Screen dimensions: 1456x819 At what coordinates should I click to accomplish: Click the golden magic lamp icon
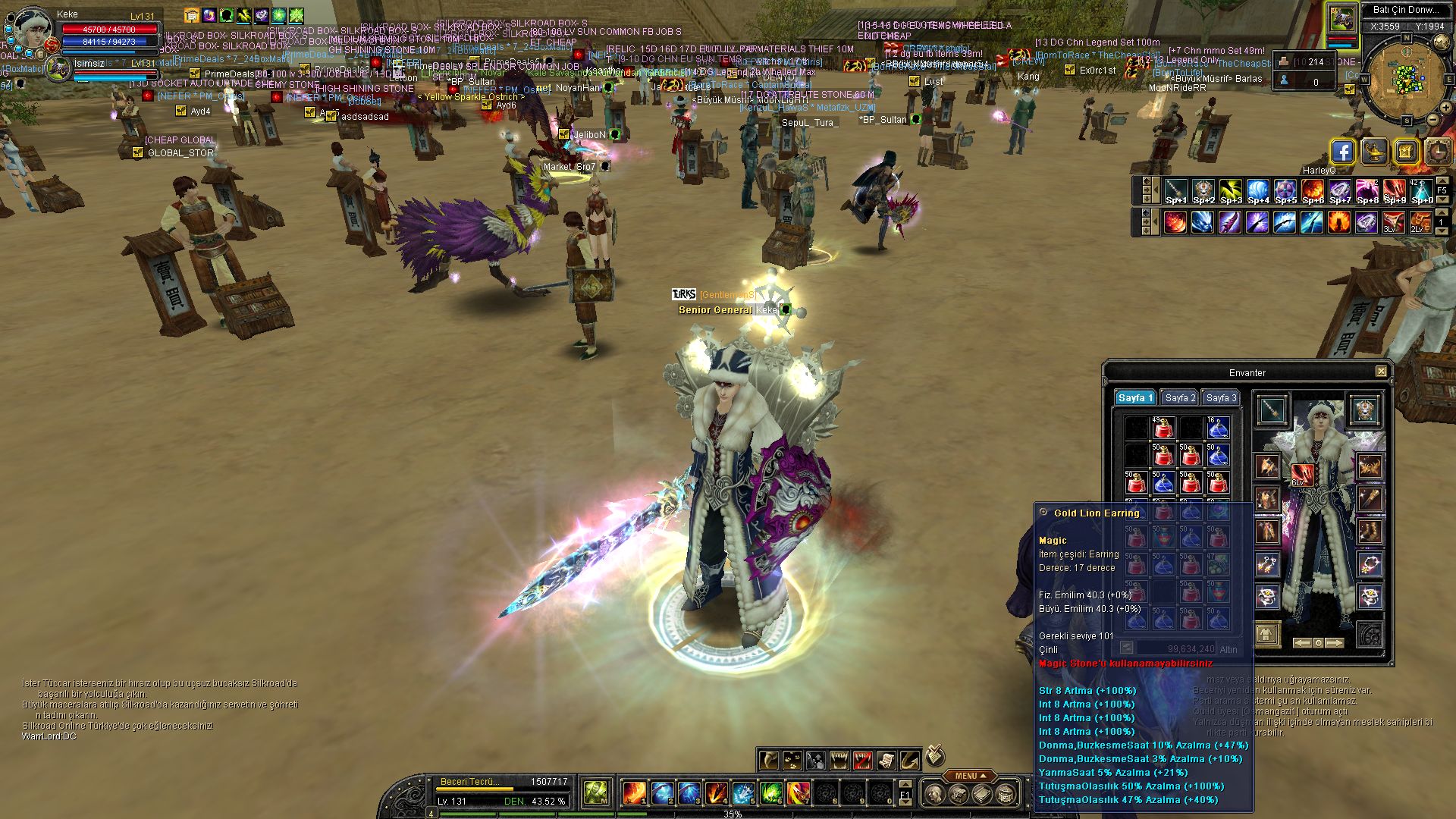(1374, 152)
